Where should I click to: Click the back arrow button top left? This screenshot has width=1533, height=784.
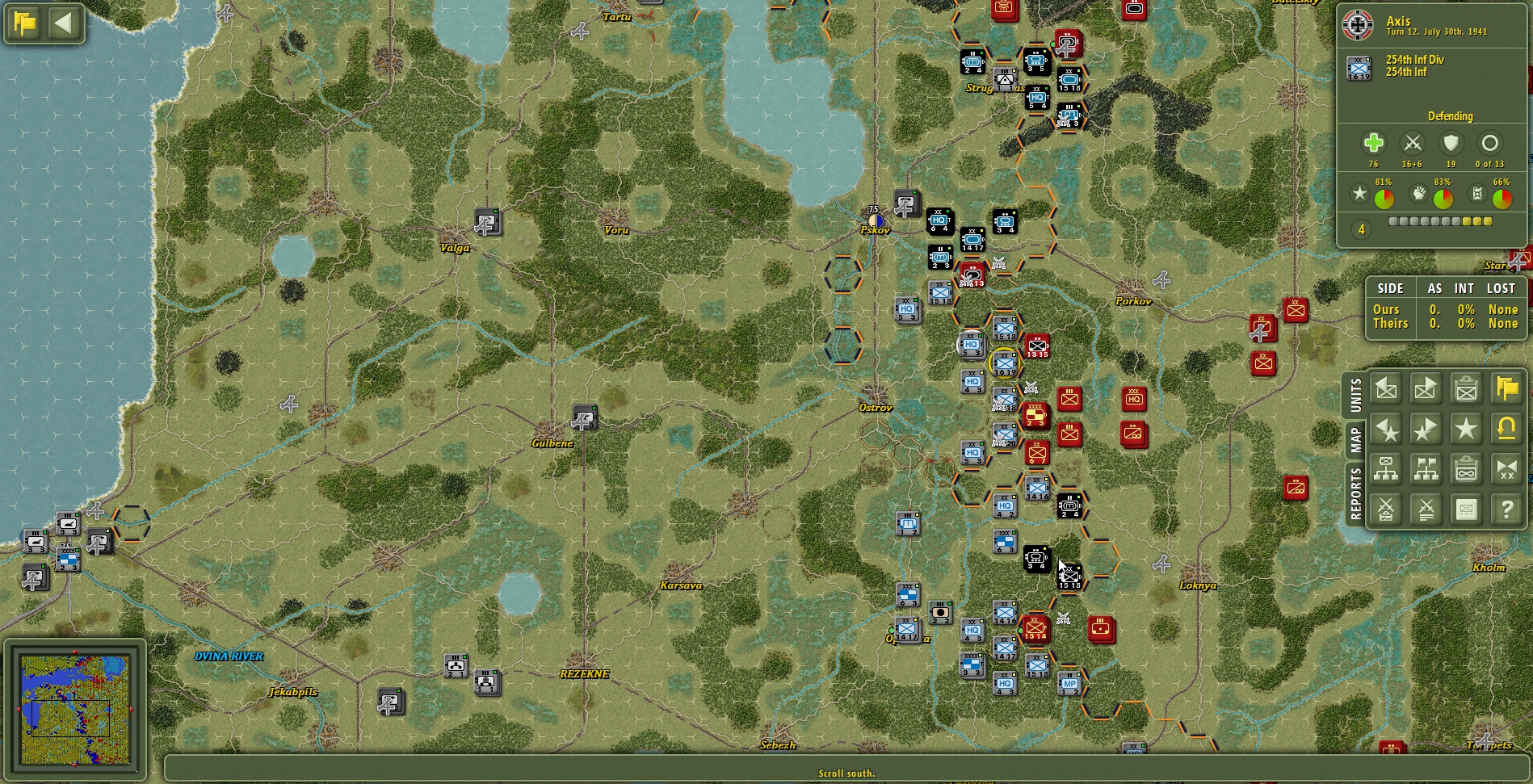pyautogui.click(x=62, y=23)
